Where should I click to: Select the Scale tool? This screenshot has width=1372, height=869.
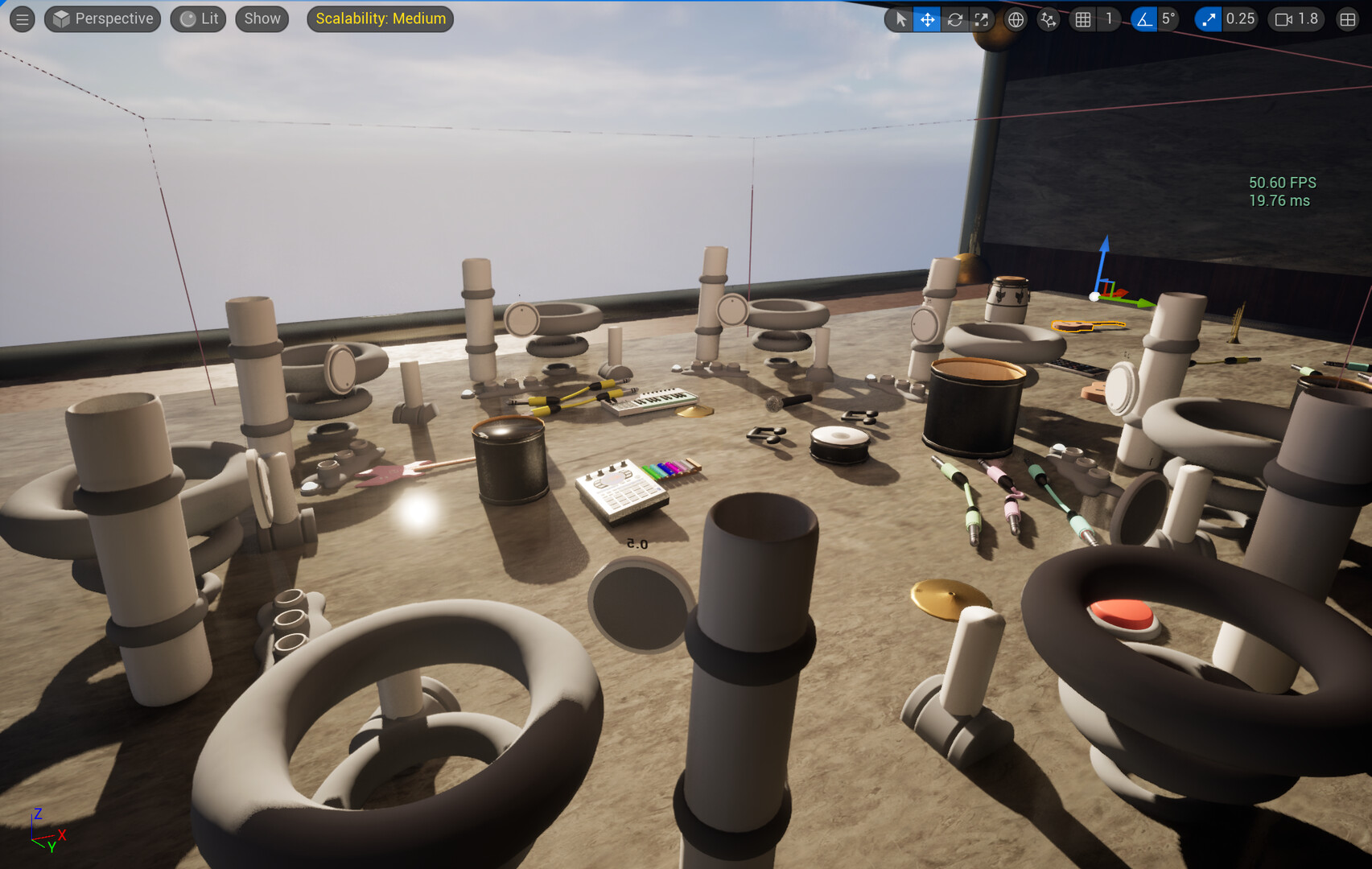coord(982,19)
